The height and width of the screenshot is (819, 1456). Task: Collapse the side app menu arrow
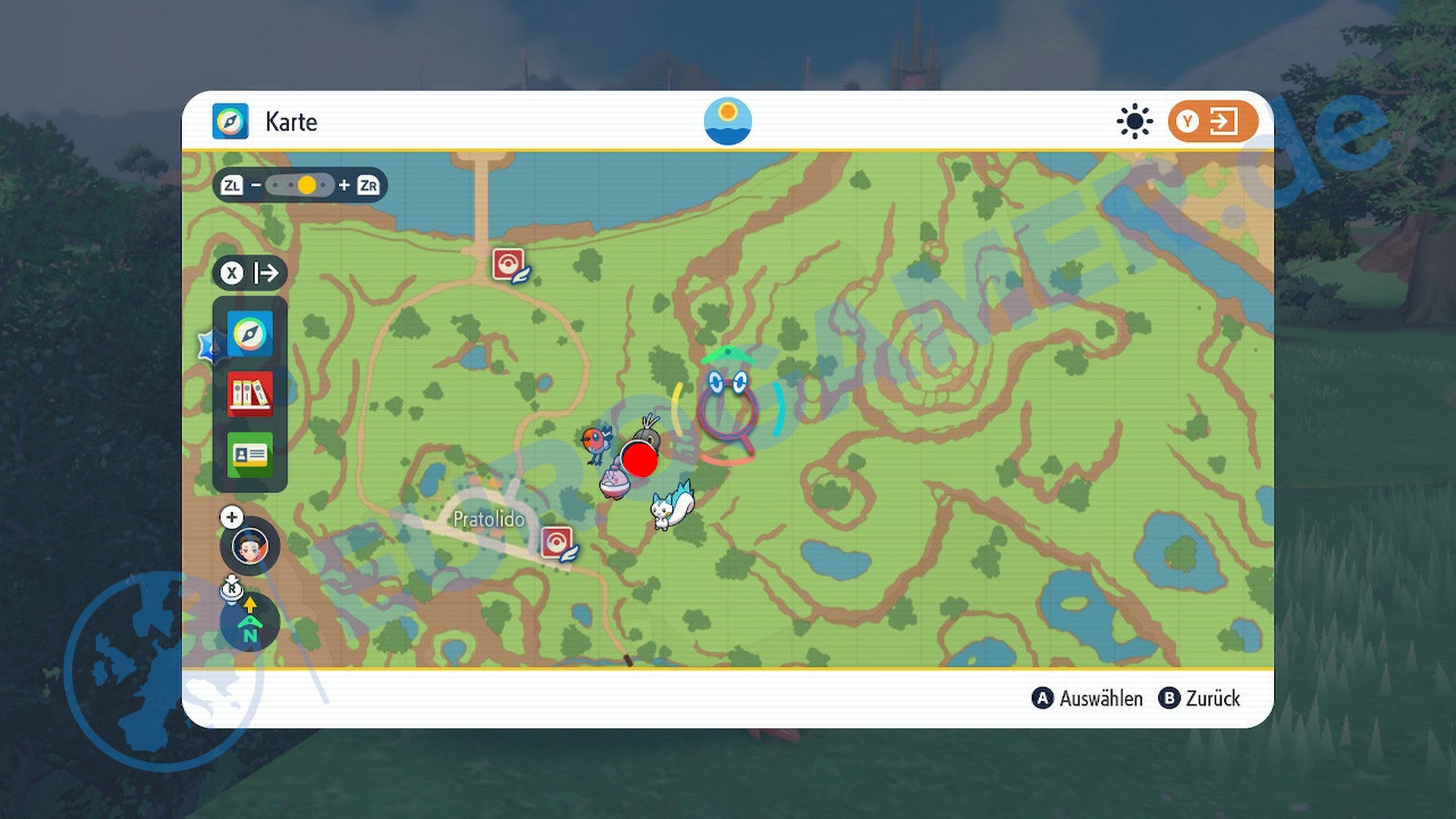tap(250, 273)
